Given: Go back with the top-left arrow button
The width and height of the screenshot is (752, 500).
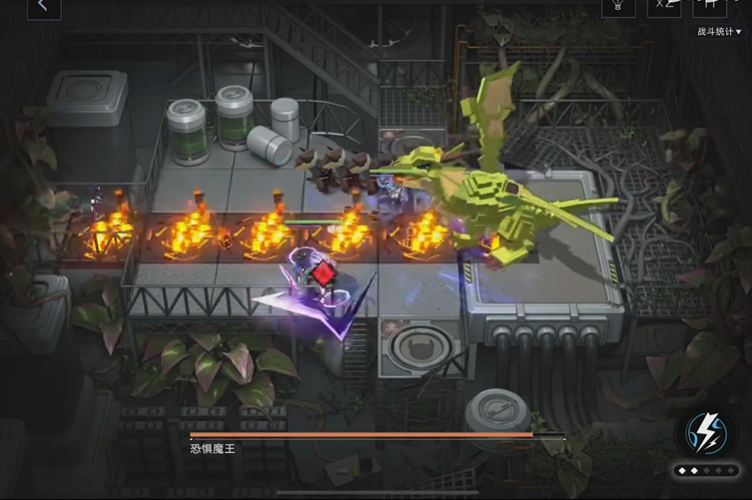Looking at the screenshot, I should tap(42, 6).
